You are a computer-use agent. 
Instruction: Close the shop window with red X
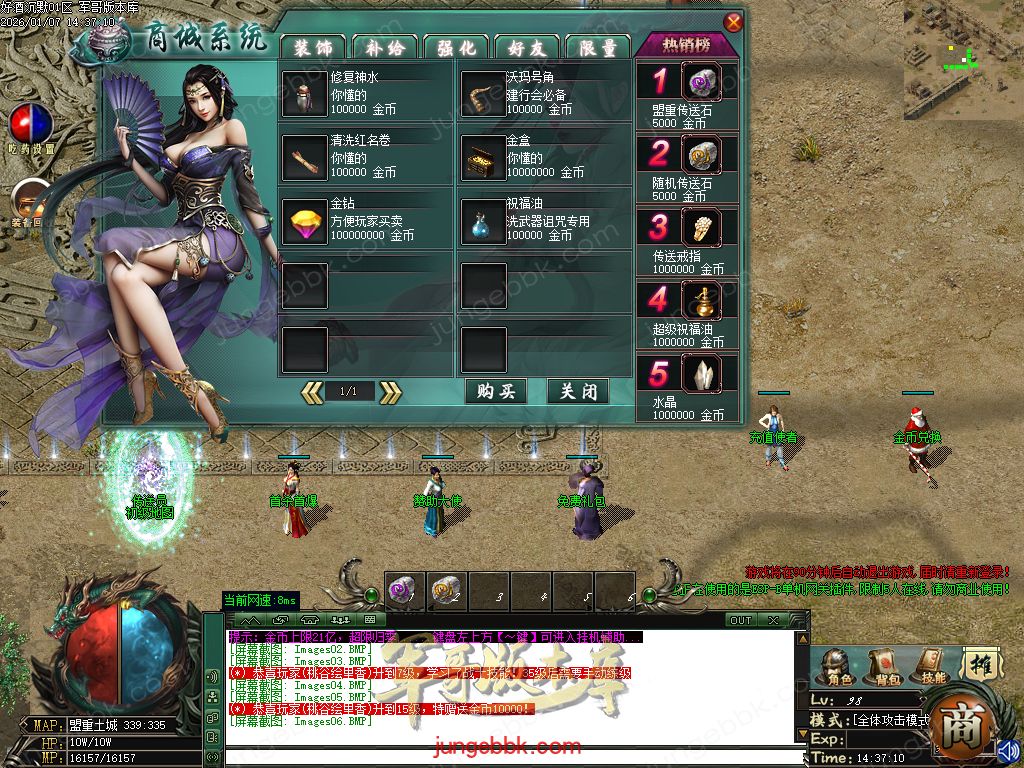coord(733,23)
